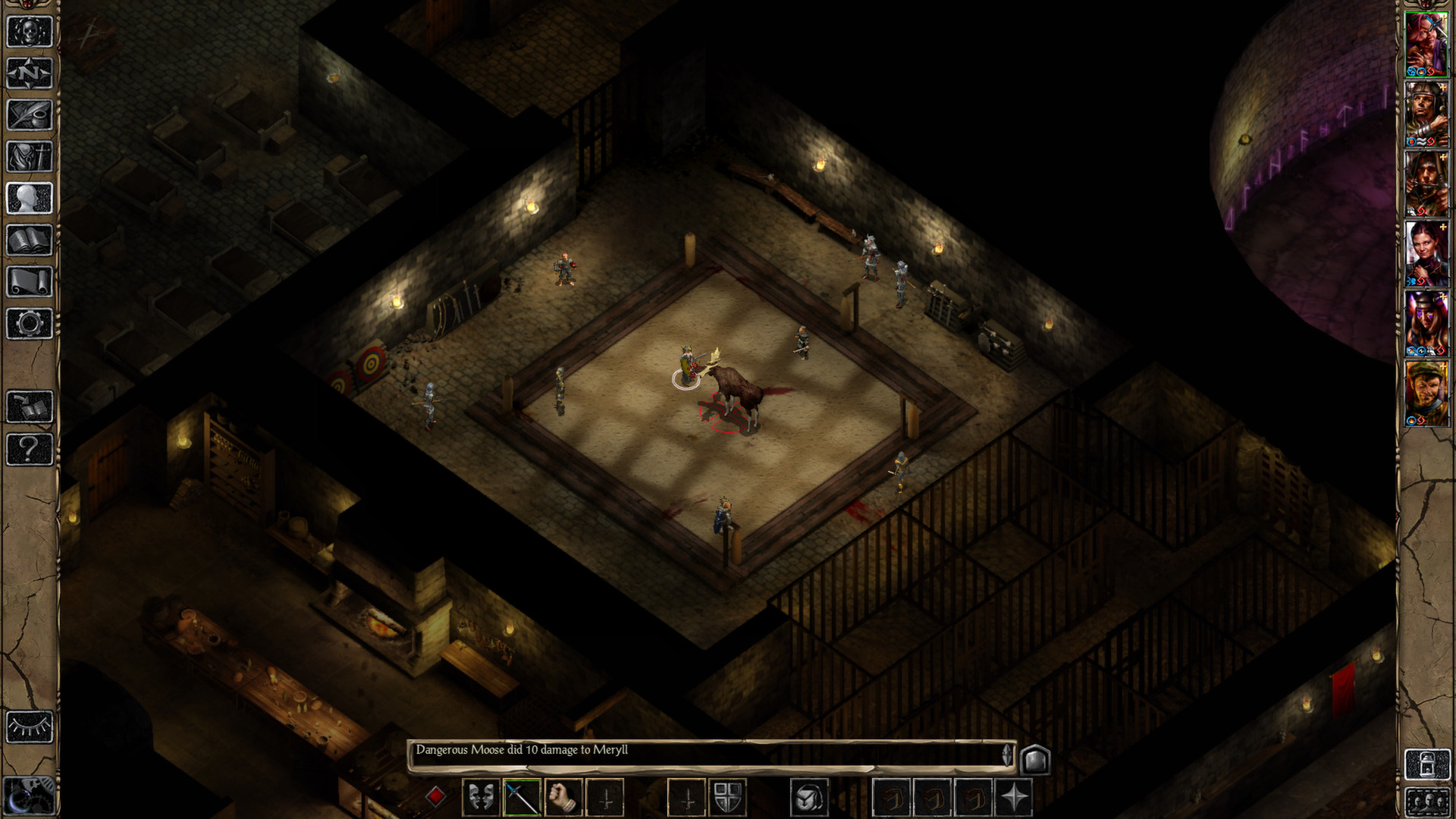Open the inventory armor and sword icon
The width and height of the screenshot is (1456, 819).
pos(30,157)
